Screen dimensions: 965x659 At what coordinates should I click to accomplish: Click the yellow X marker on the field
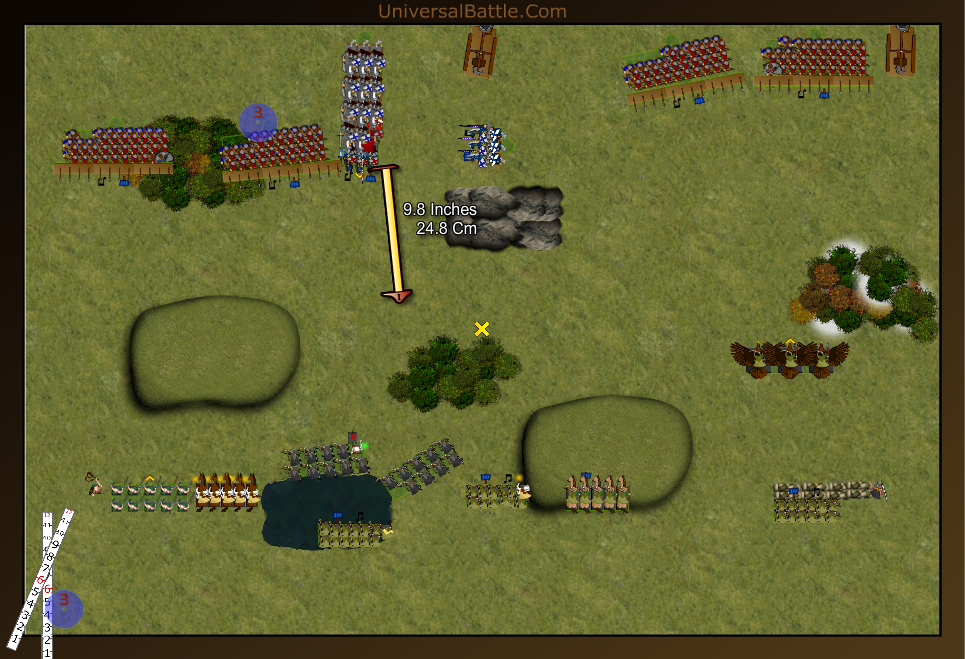point(482,329)
